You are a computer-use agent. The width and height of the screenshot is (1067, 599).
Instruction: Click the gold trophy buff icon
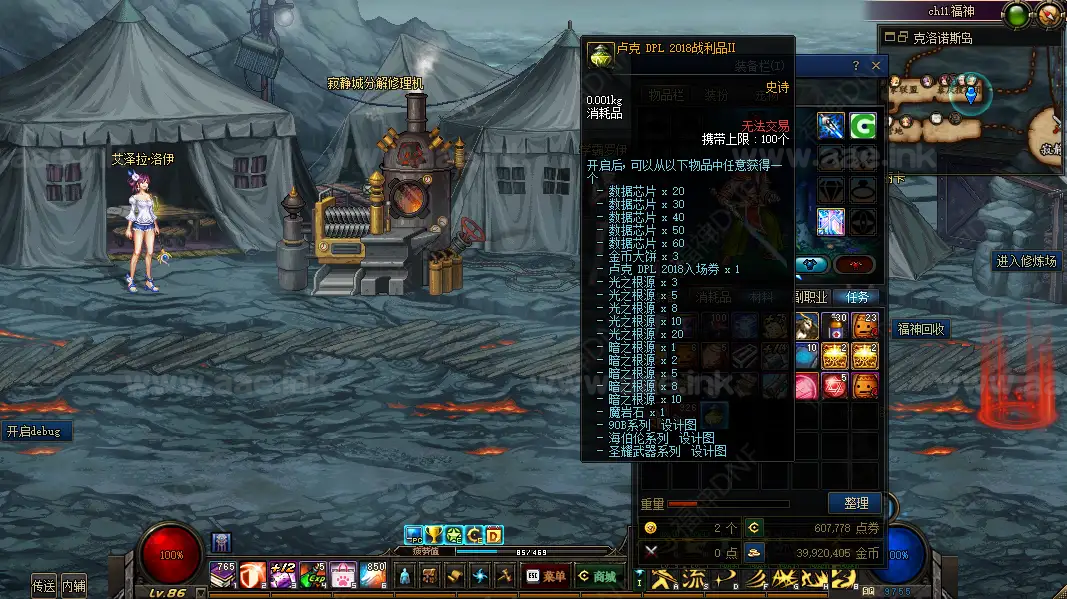pos(434,535)
